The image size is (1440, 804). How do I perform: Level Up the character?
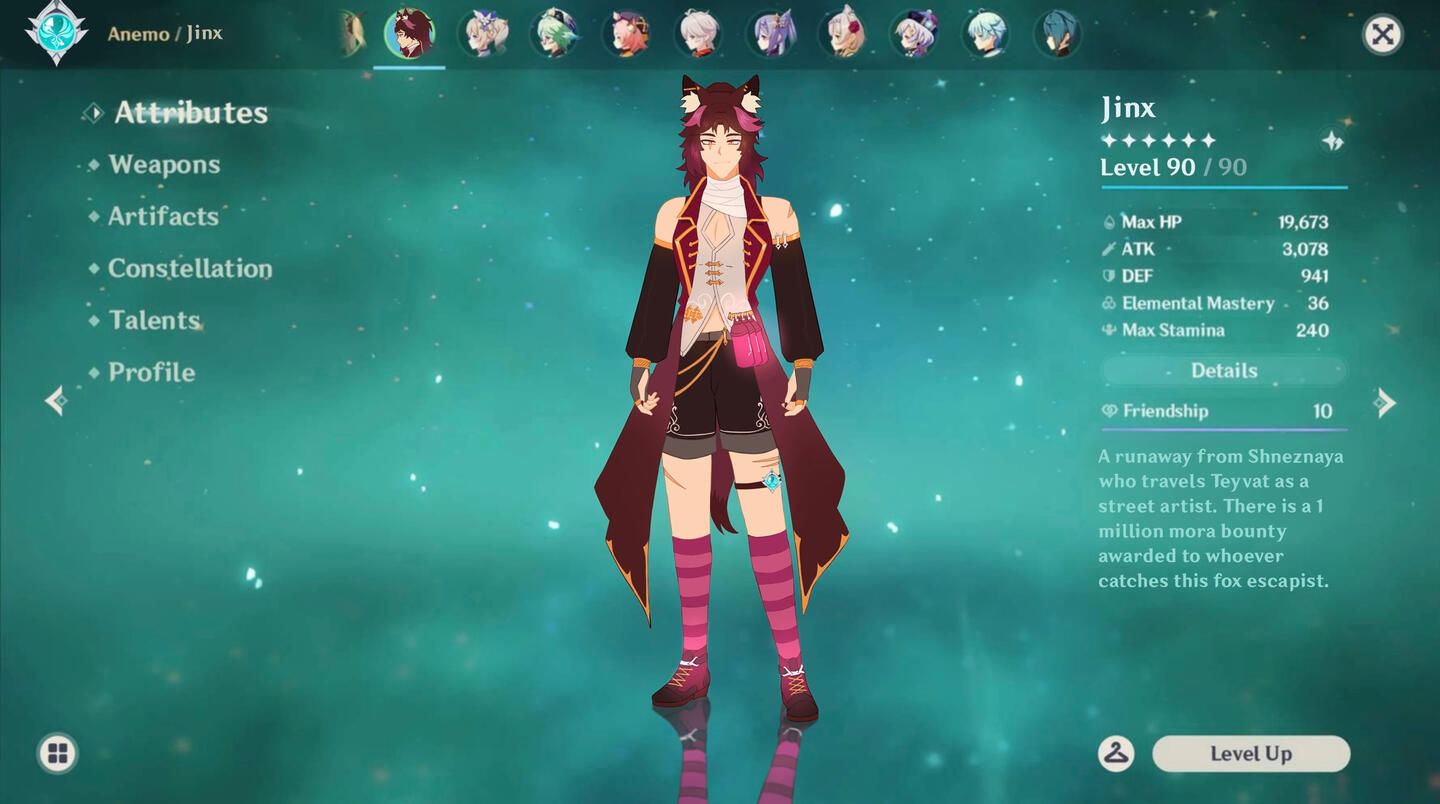[1251, 754]
